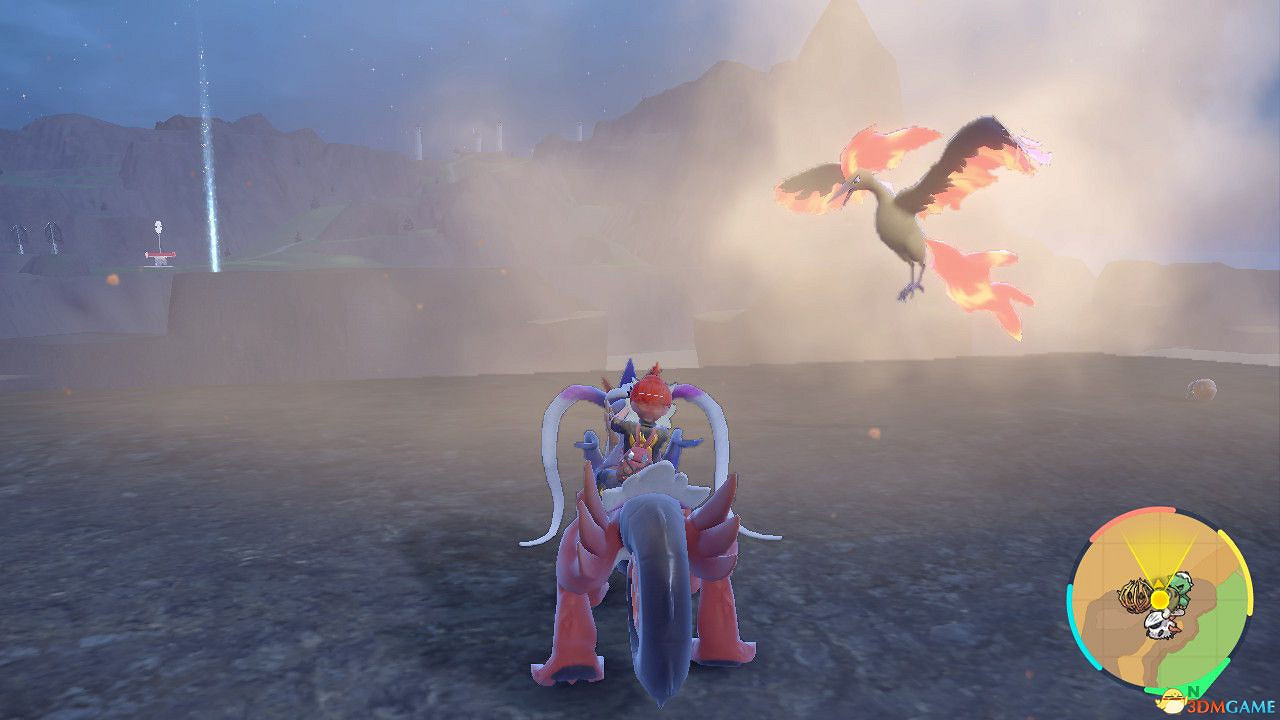1280x720 pixels.
Task: Select the green turtle Pokémon icon on the minimap
Action: (1180, 588)
